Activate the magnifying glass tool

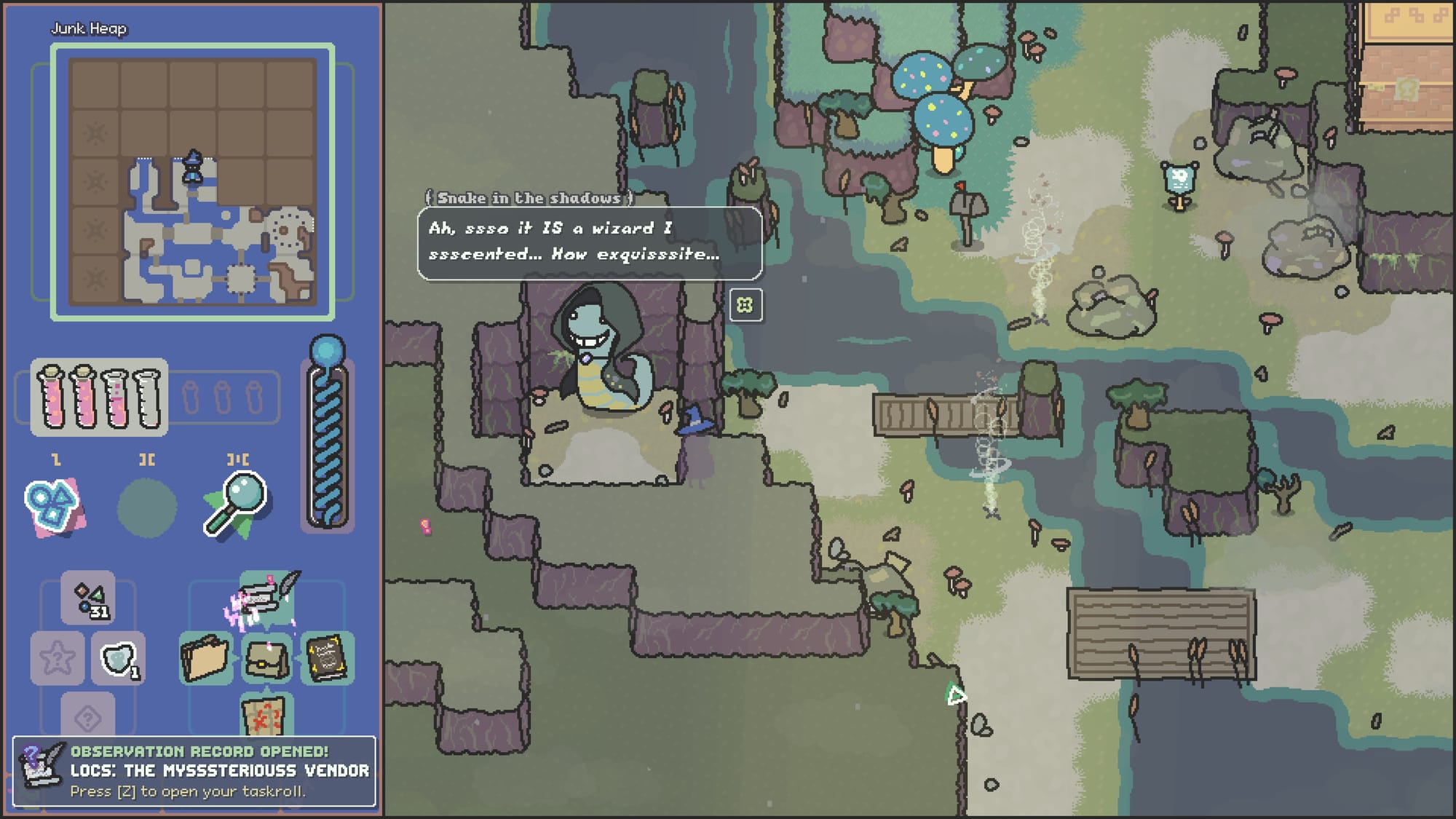[235, 505]
